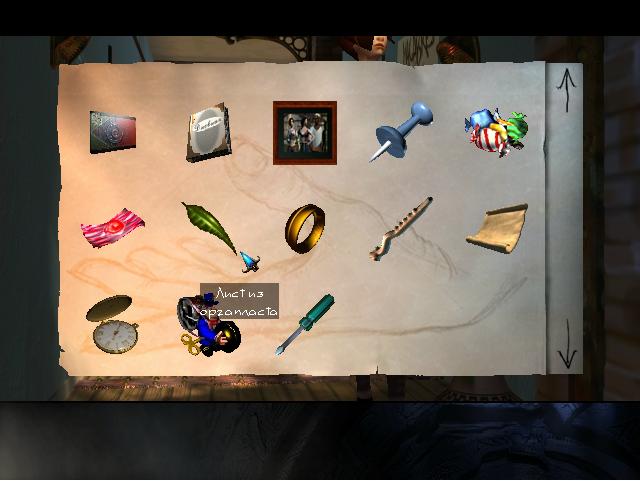Screen dimensions: 640x481
Task: Choose the framed photograph
Action: tap(305, 132)
